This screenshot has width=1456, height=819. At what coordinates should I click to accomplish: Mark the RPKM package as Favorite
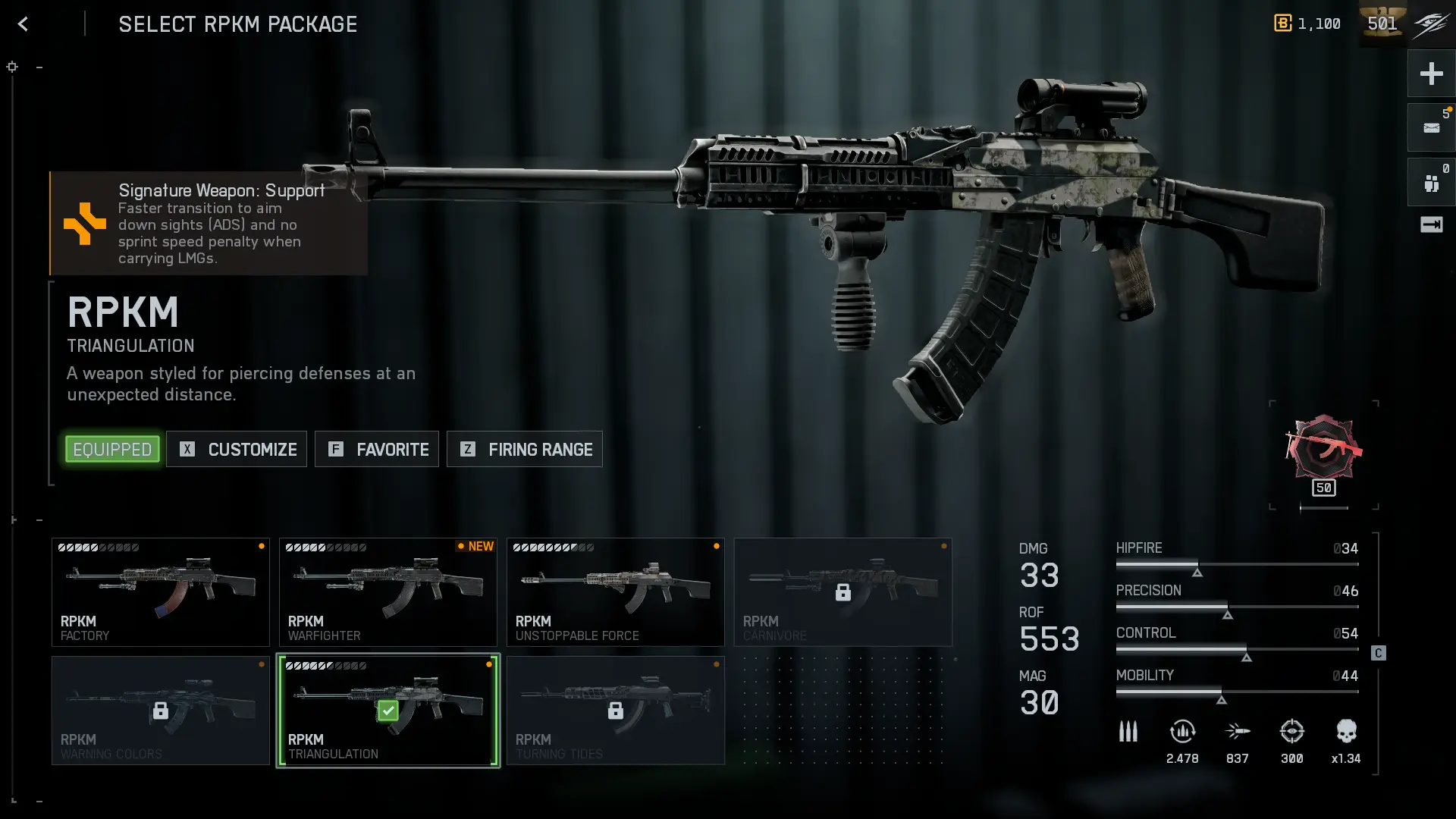click(377, 450)
